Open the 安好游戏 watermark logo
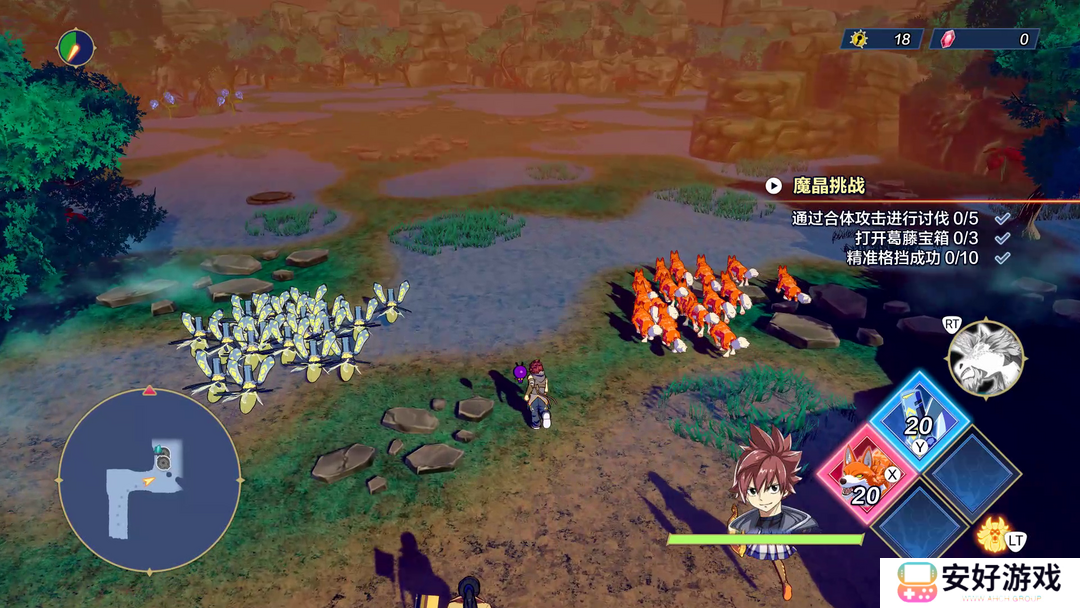 point(978,581)
